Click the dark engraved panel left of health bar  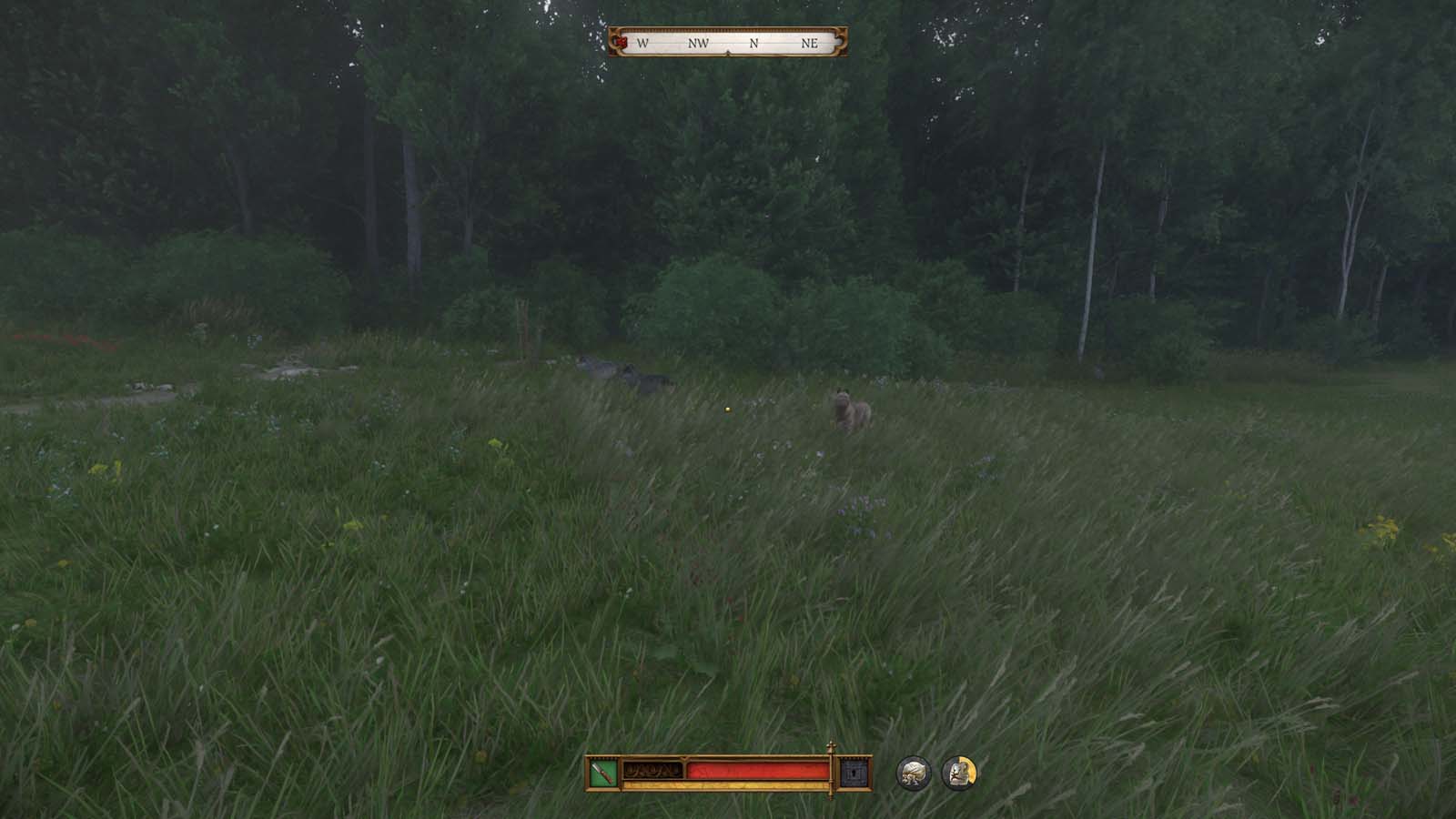point(652,770)
